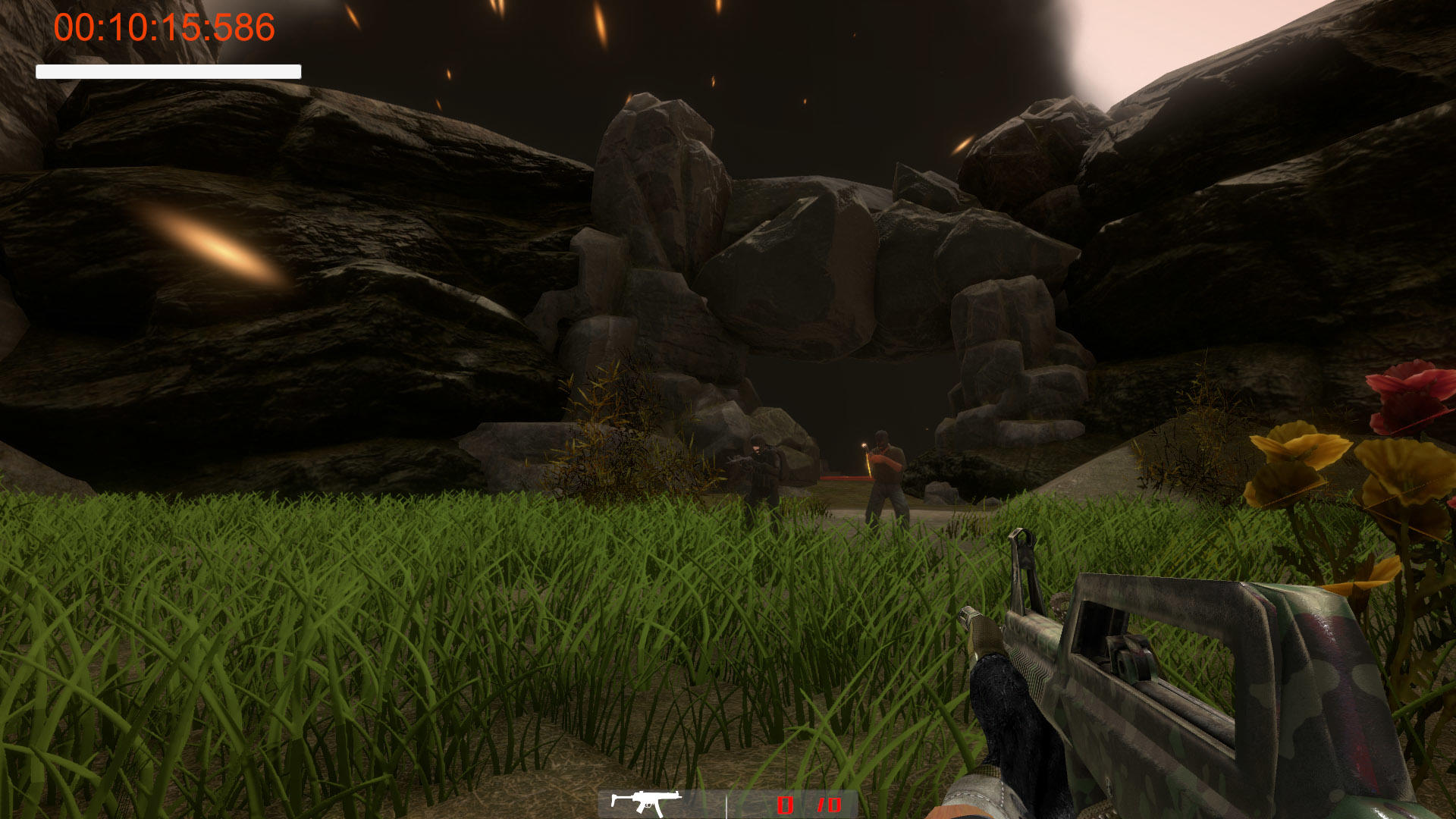Click the crosshair dot at screen center
The width and height of the screenshot is (1456, 819).
(x=728, y=409)
